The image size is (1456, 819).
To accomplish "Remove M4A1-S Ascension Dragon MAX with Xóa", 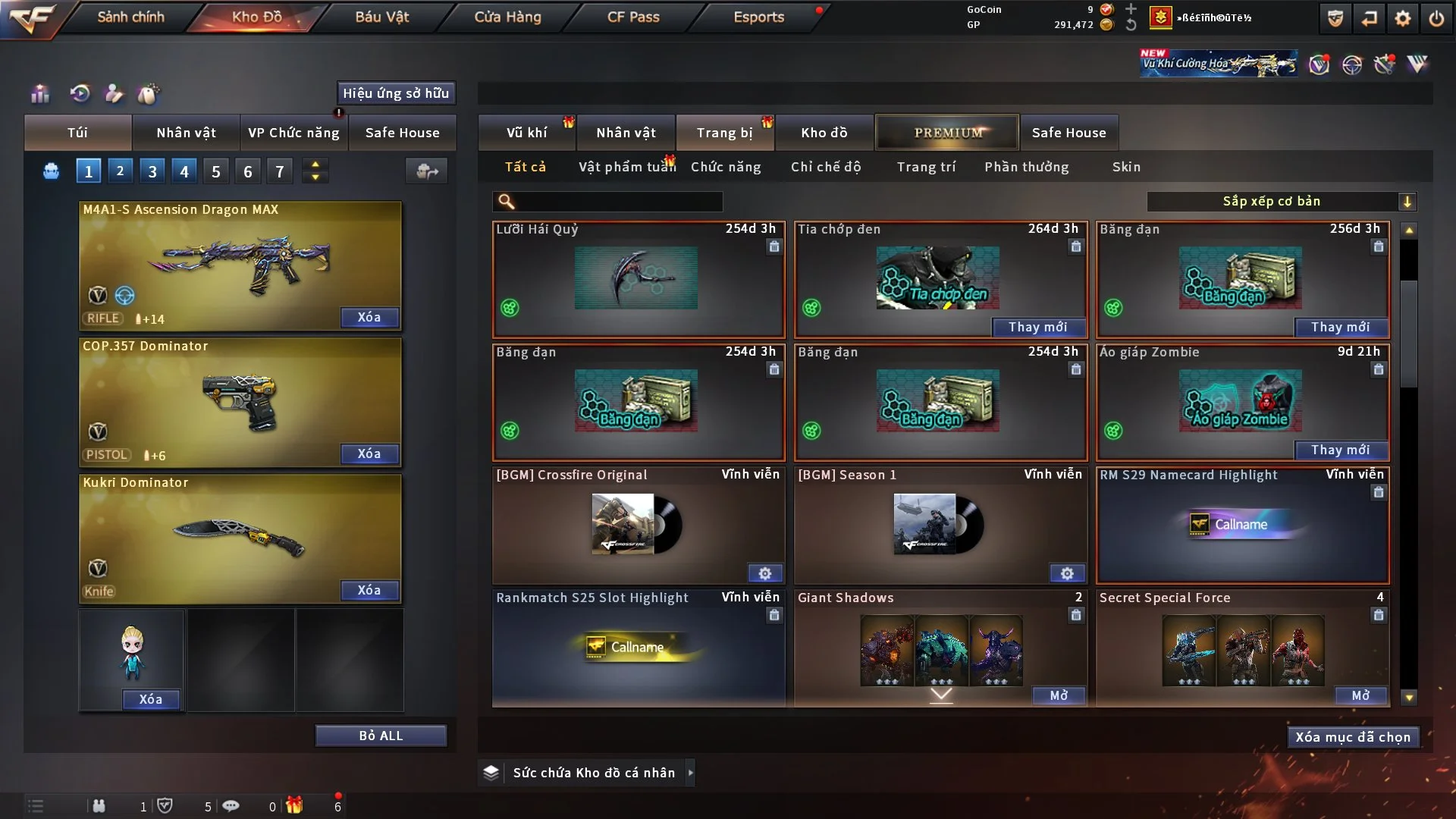I will (x=369, y=318).
